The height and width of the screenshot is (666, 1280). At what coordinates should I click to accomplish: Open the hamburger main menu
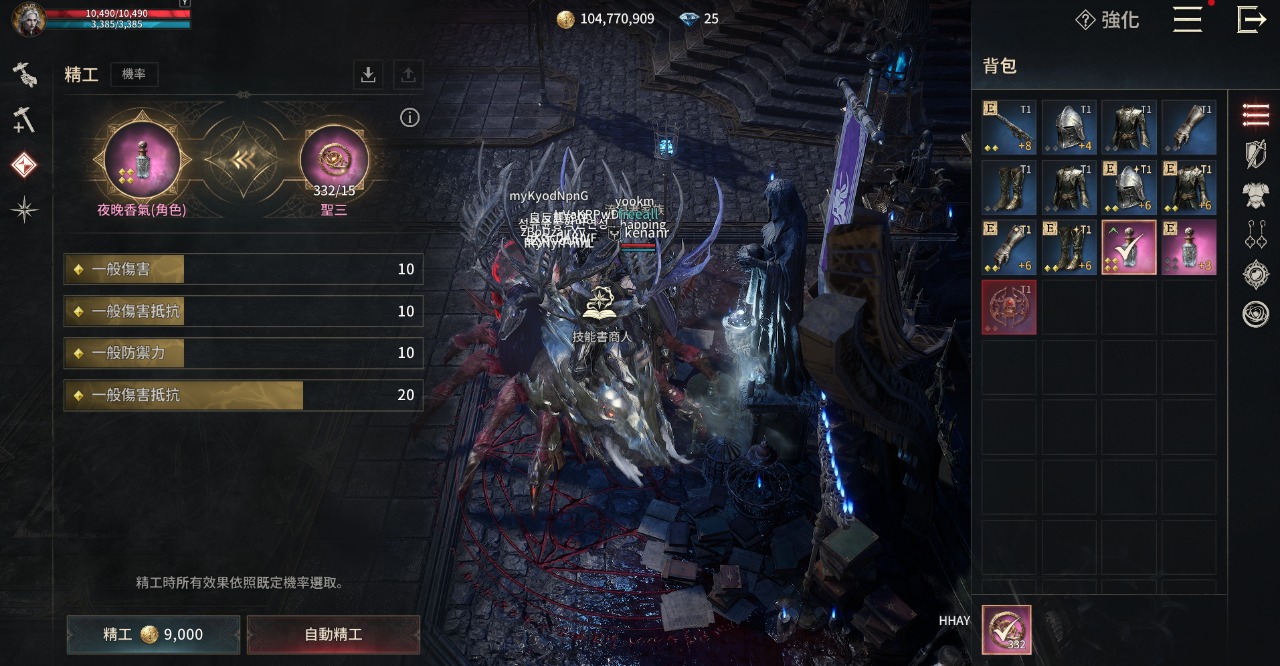click(x=1187, y=20)
